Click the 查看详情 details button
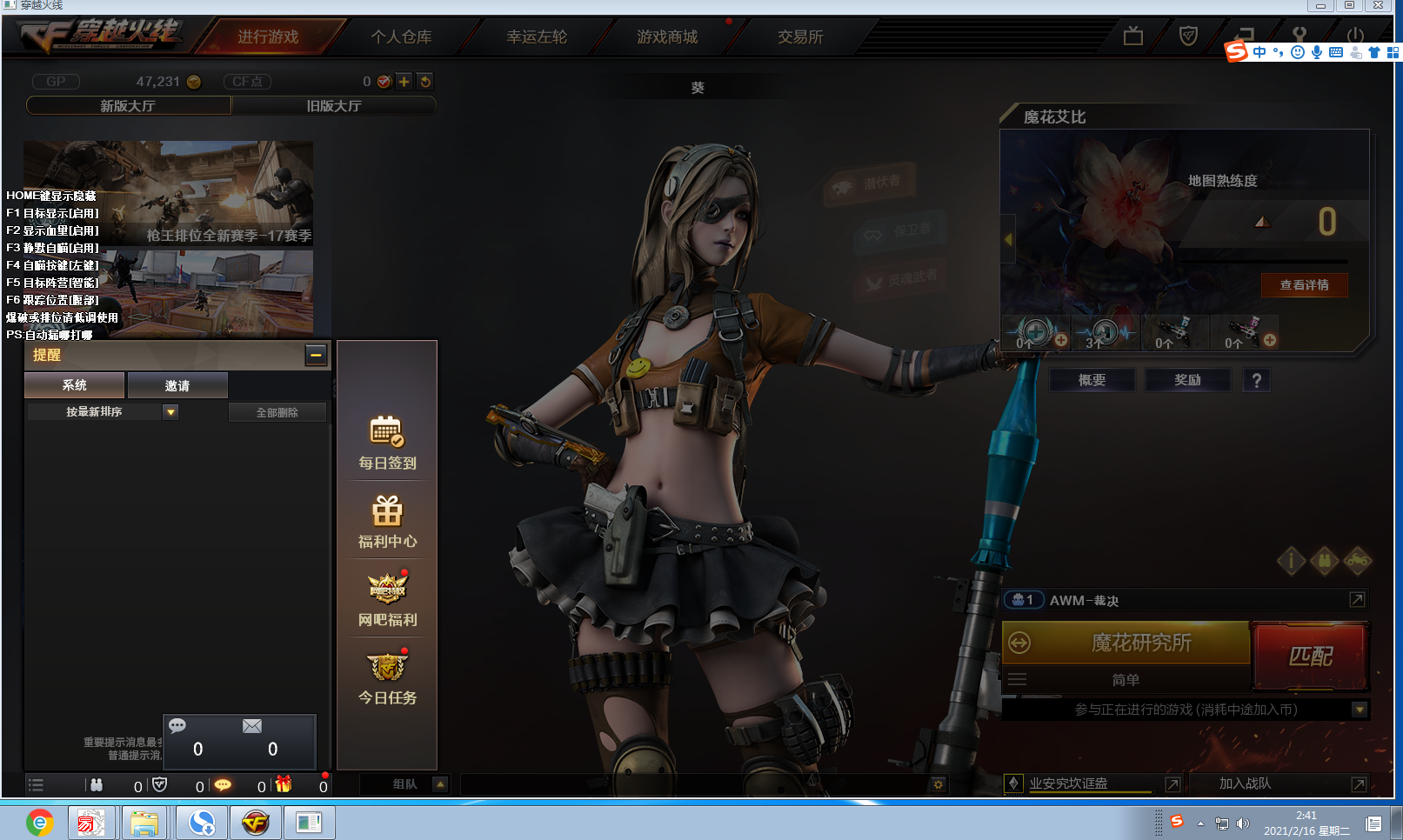The width and height of the screenshot is (1403, 840). (1304, 285)
